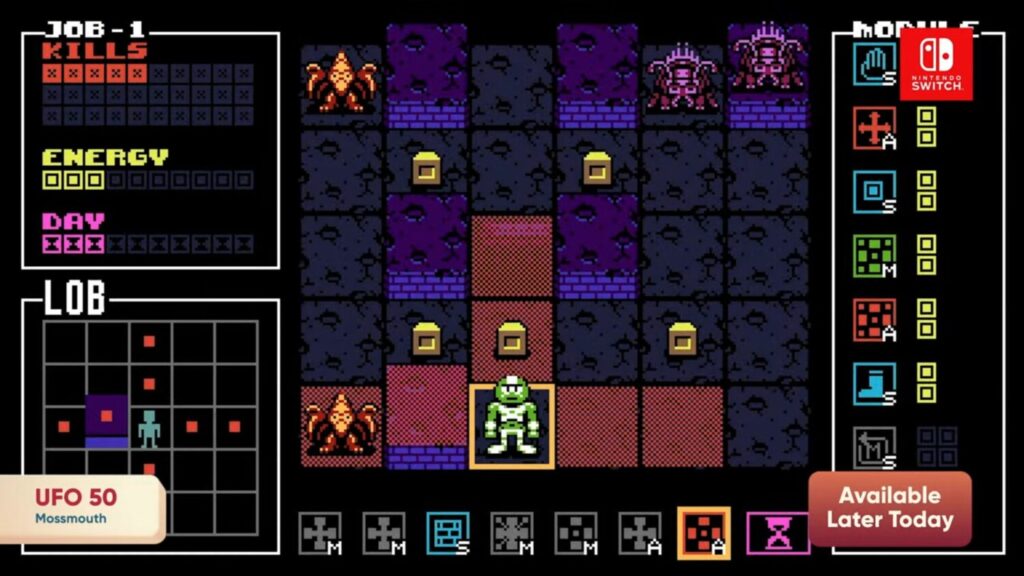Choose the blue boot module
The height and width of the screenshot is (576, 1024).
(x=874, y=383)
